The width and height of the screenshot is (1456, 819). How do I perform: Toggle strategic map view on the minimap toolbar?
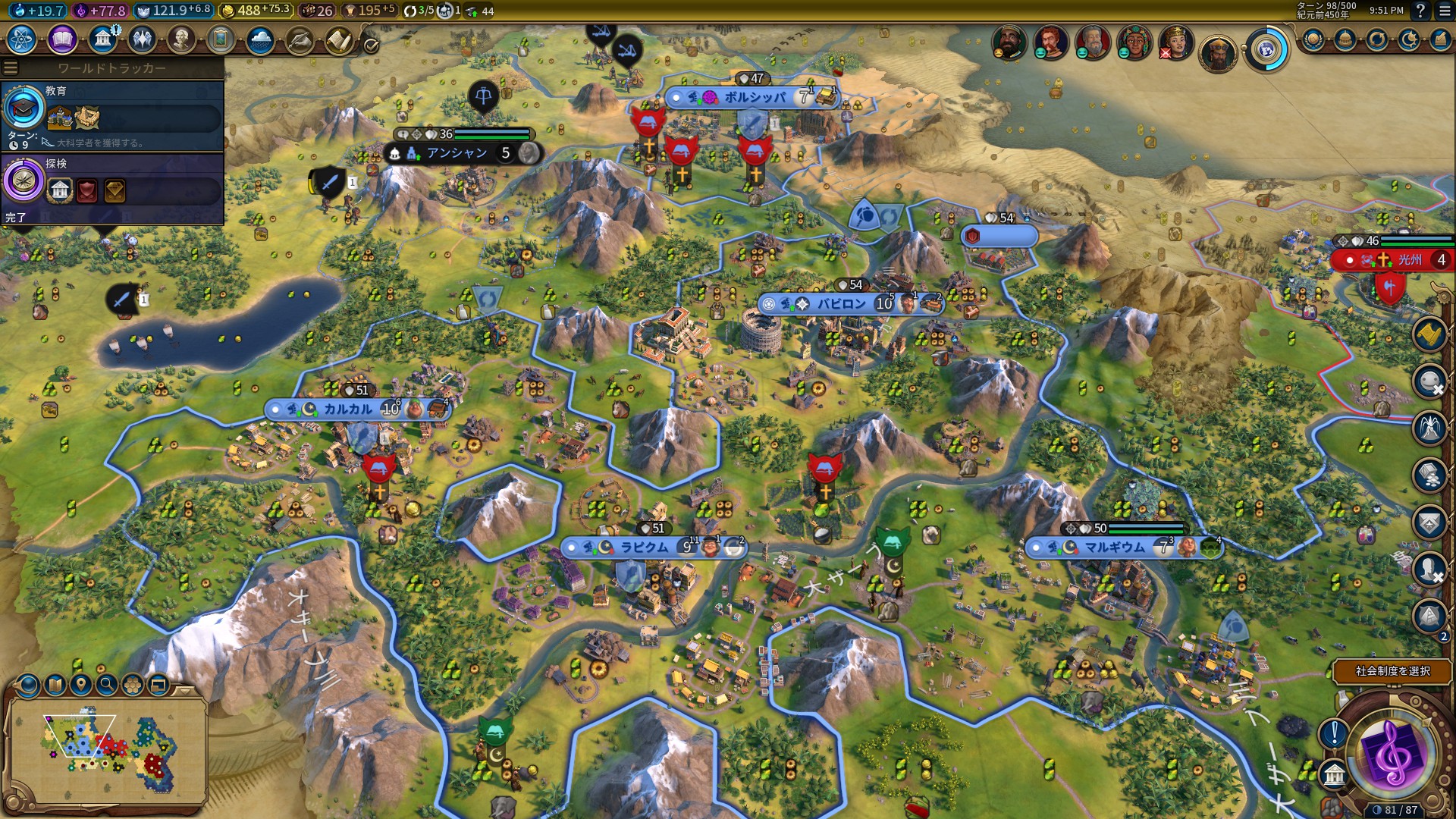coord(55,686)
